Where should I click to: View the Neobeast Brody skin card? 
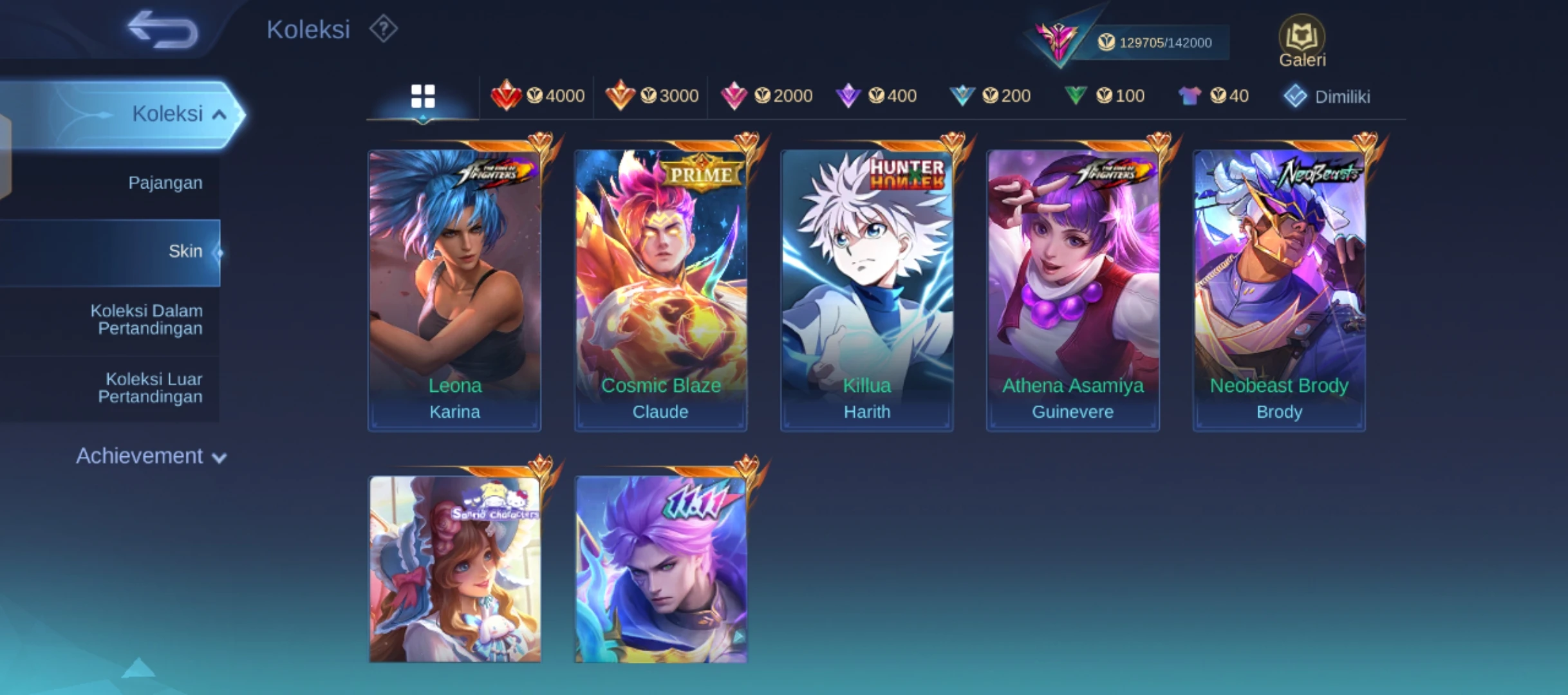[x=1279, y=290]
